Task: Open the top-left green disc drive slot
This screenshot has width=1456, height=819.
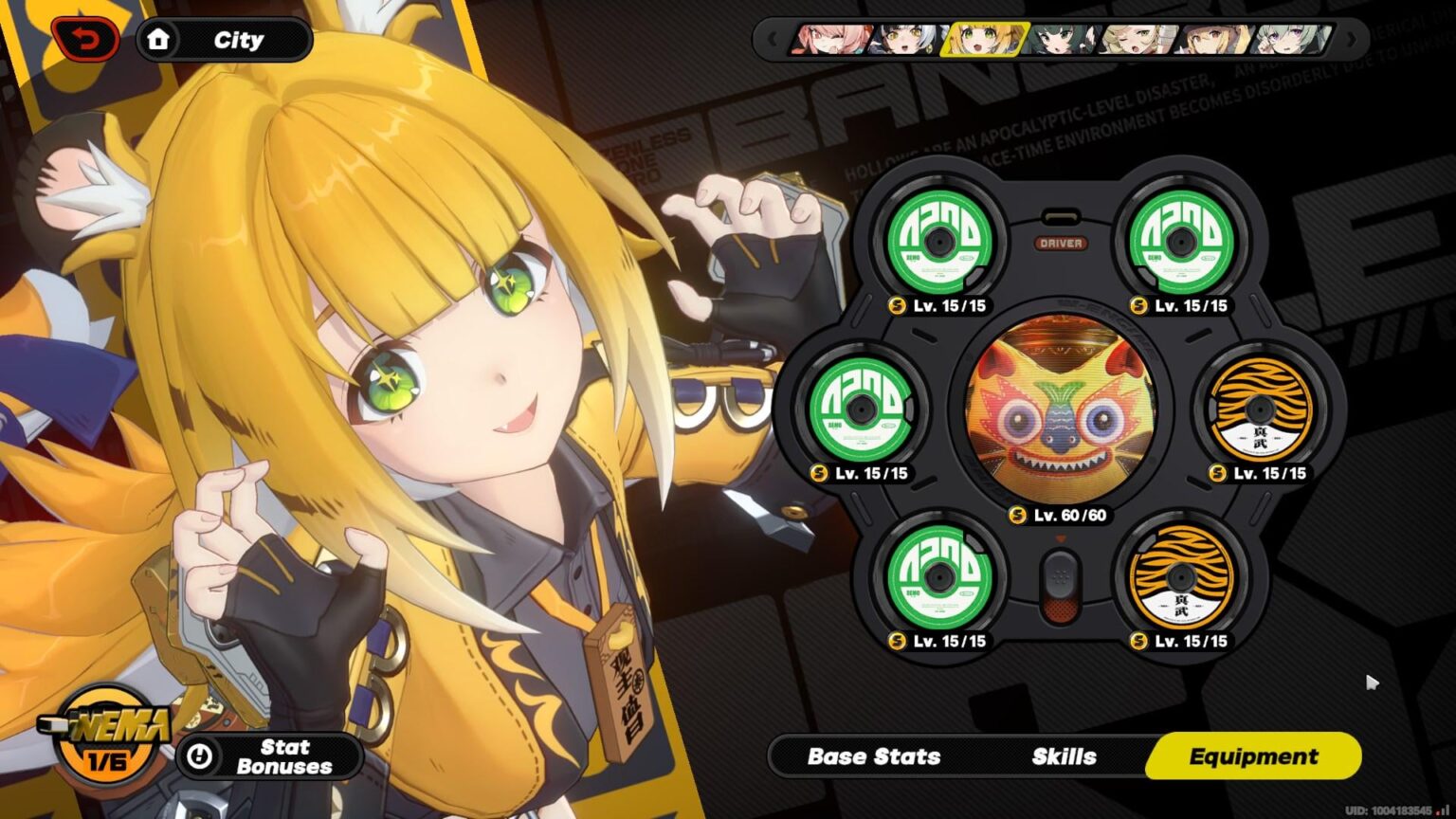Action: (939, 240)
